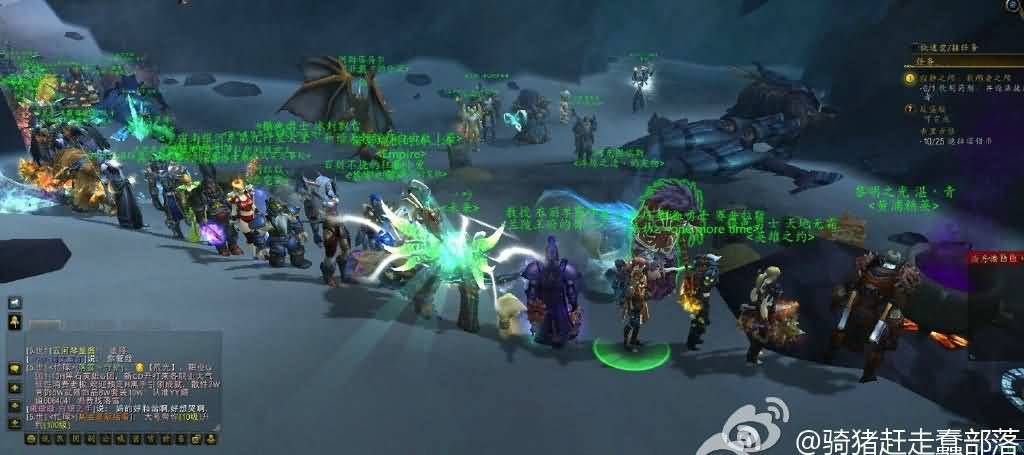Click the smiley emote button below chat
Viewport: 1024px width, 455px height.
(x=30, y=438)
